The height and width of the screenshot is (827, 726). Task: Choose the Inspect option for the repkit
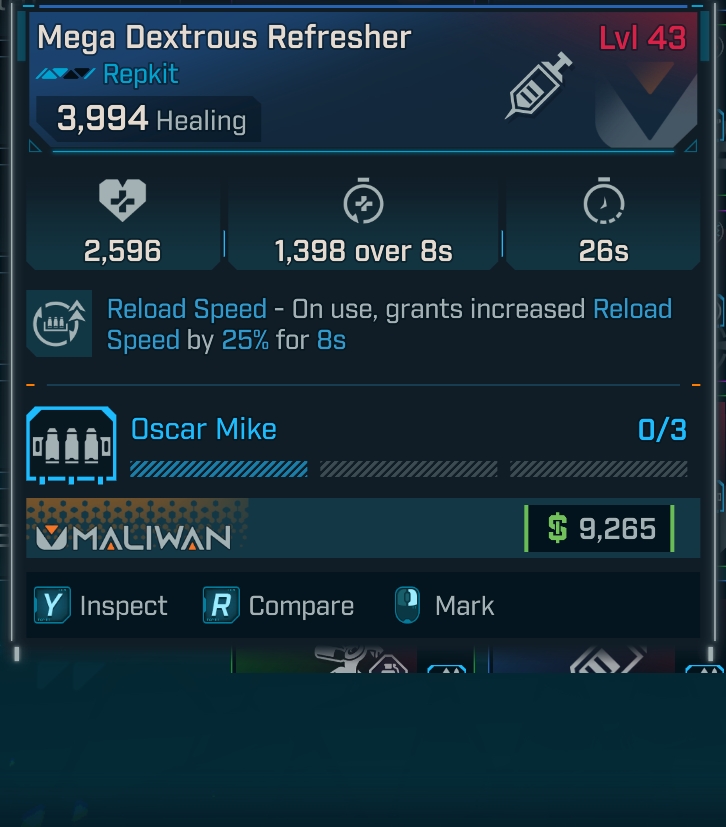point(102,606)
